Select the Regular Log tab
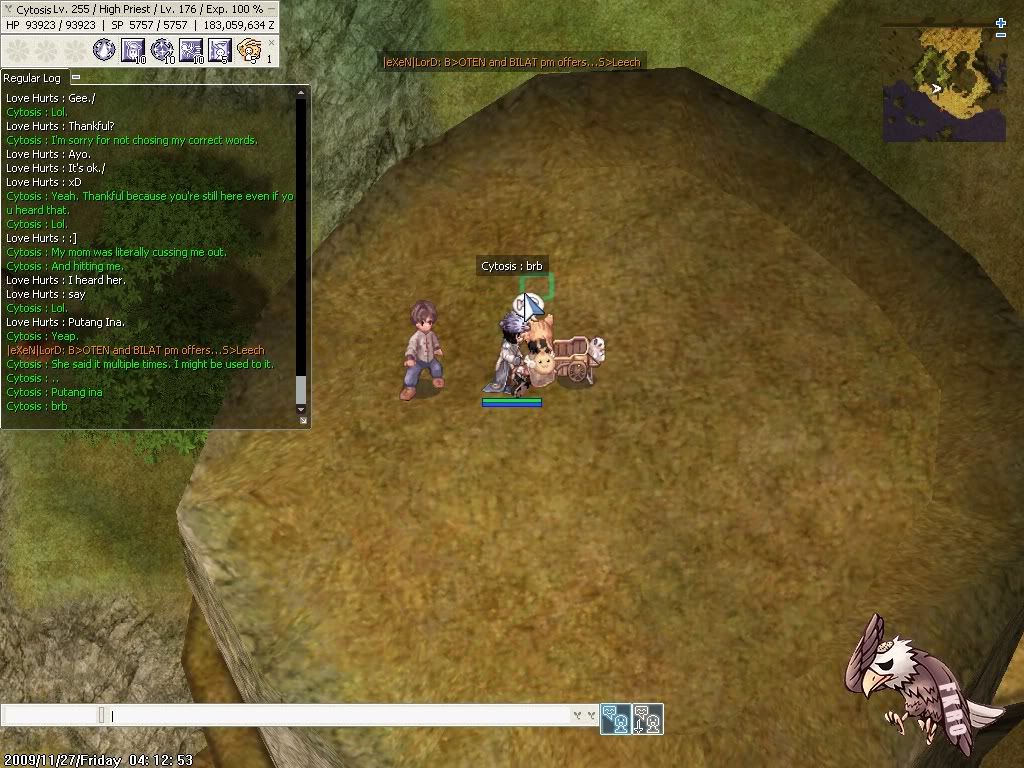The image size is (1024, 768). [33, 78]
